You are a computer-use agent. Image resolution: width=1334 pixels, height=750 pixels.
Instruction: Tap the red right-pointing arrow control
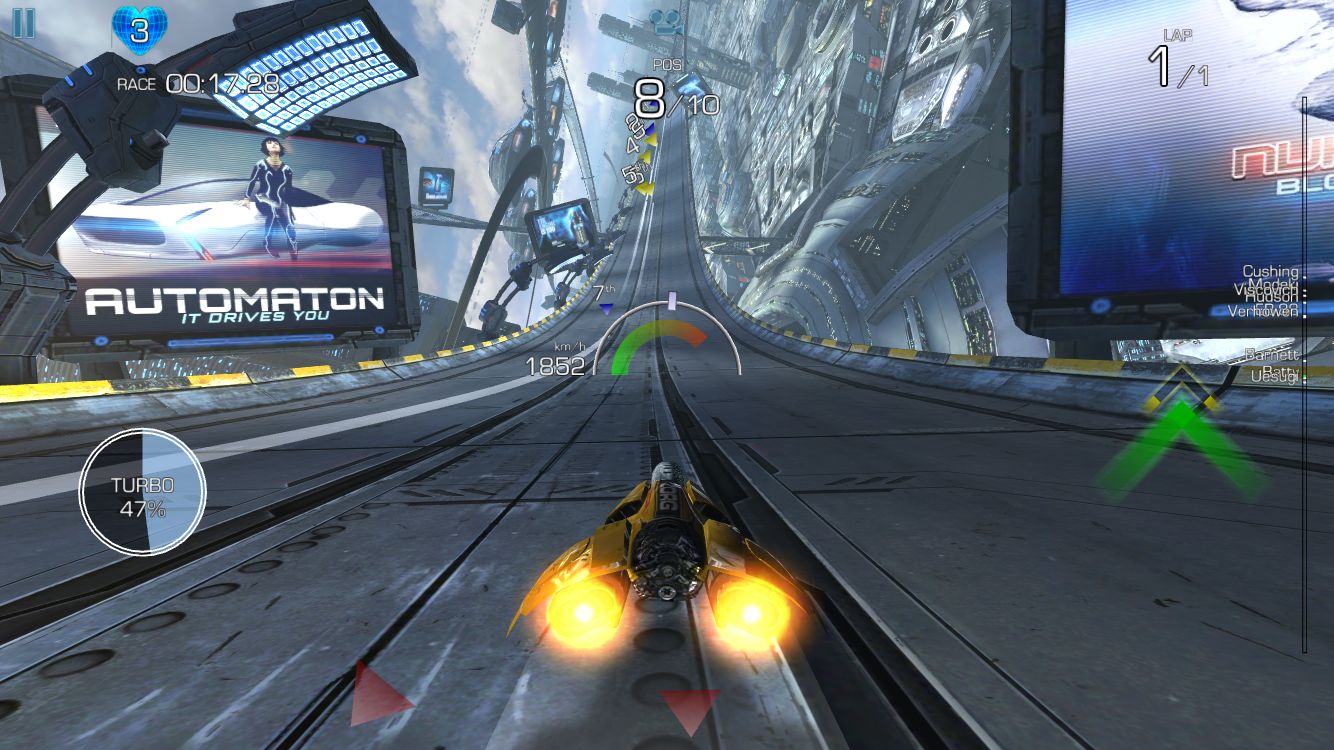379,693
